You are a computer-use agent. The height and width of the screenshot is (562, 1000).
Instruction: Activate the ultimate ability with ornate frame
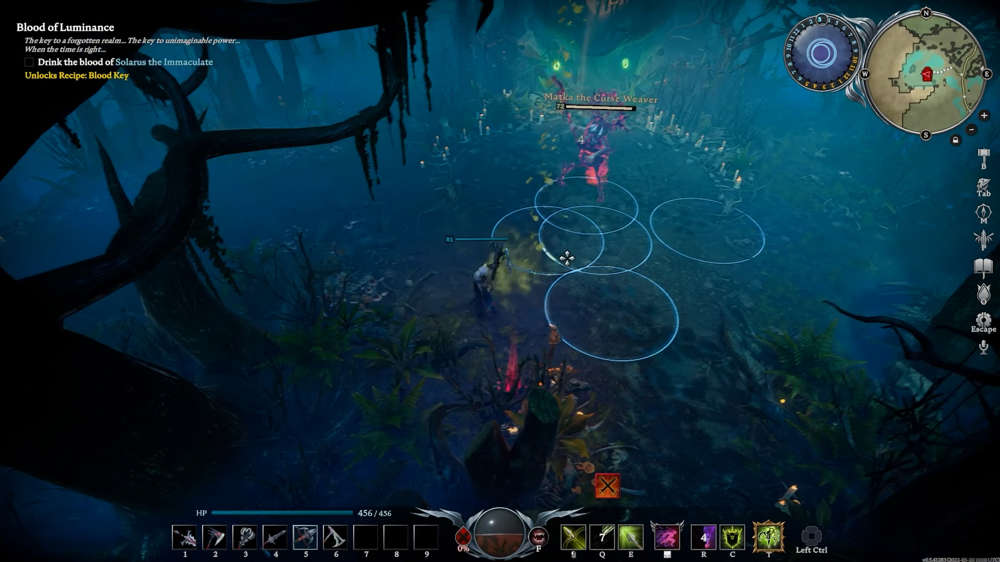(768, 537)
